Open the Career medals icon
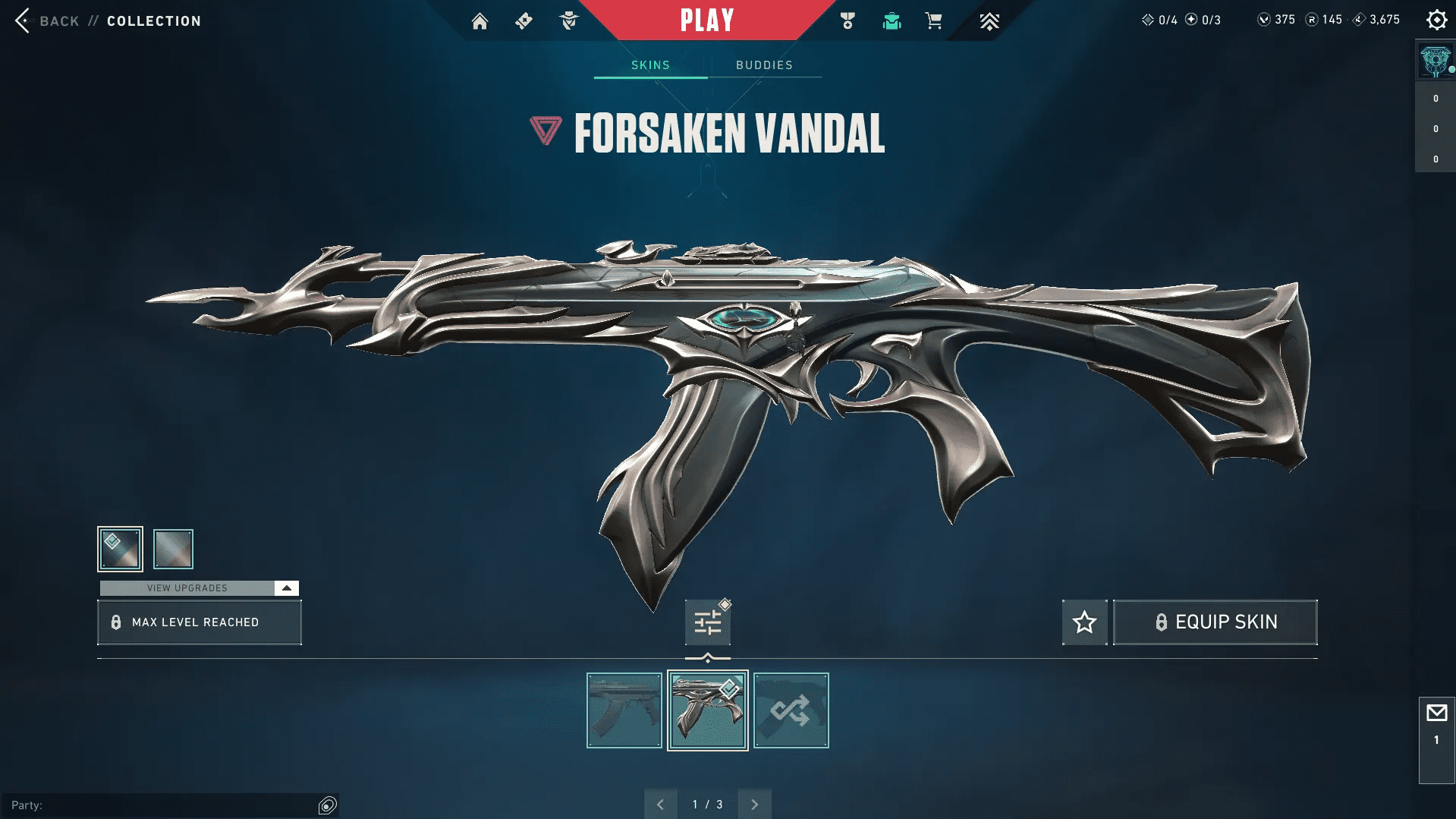The height and width of the screenshot is (819, 1456). click(849, 20)
